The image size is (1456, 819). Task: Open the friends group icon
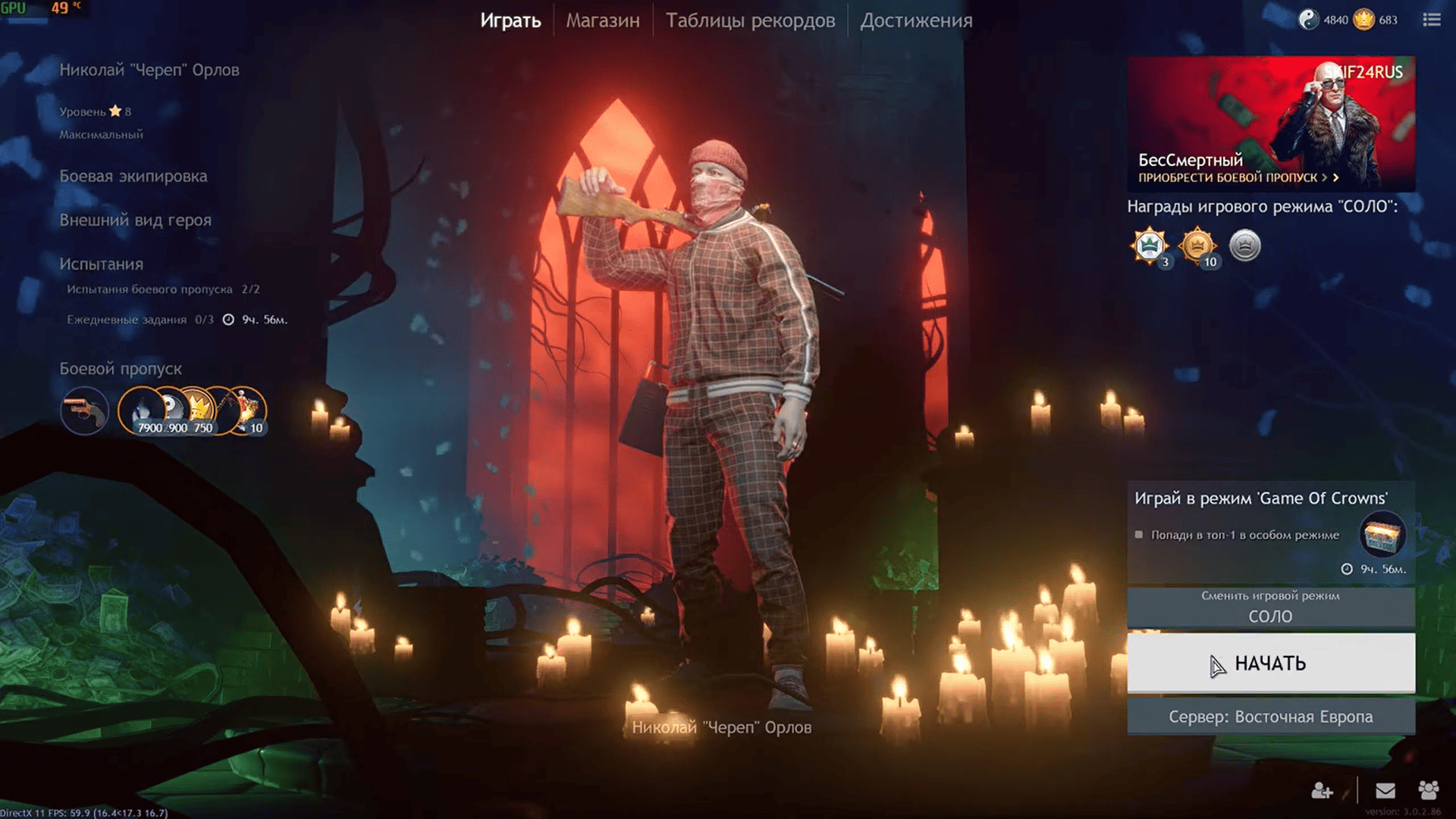[x=1429, y=791]
